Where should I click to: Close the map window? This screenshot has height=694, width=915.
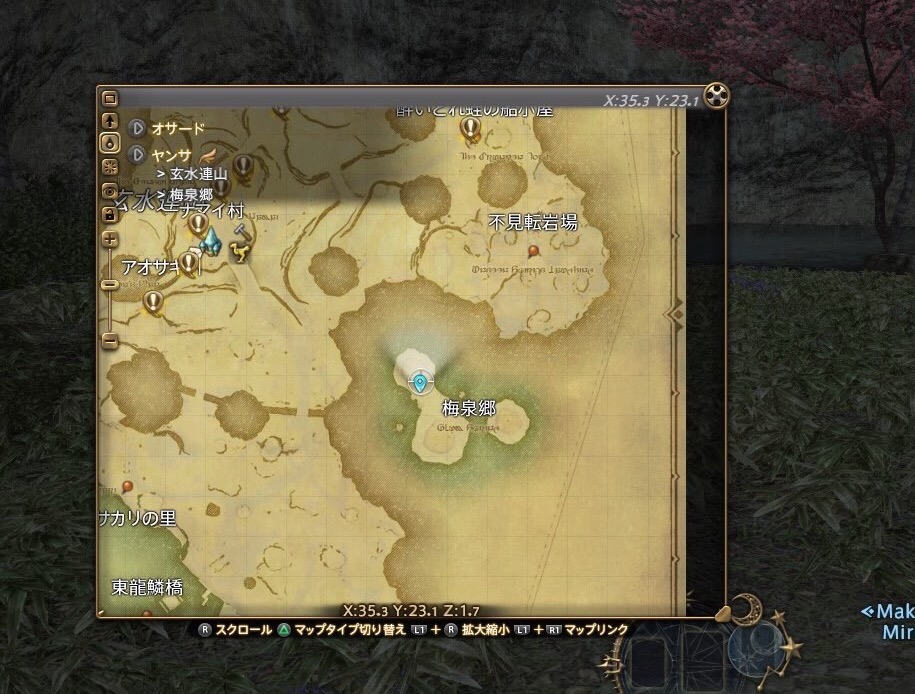tap(717, 96)
